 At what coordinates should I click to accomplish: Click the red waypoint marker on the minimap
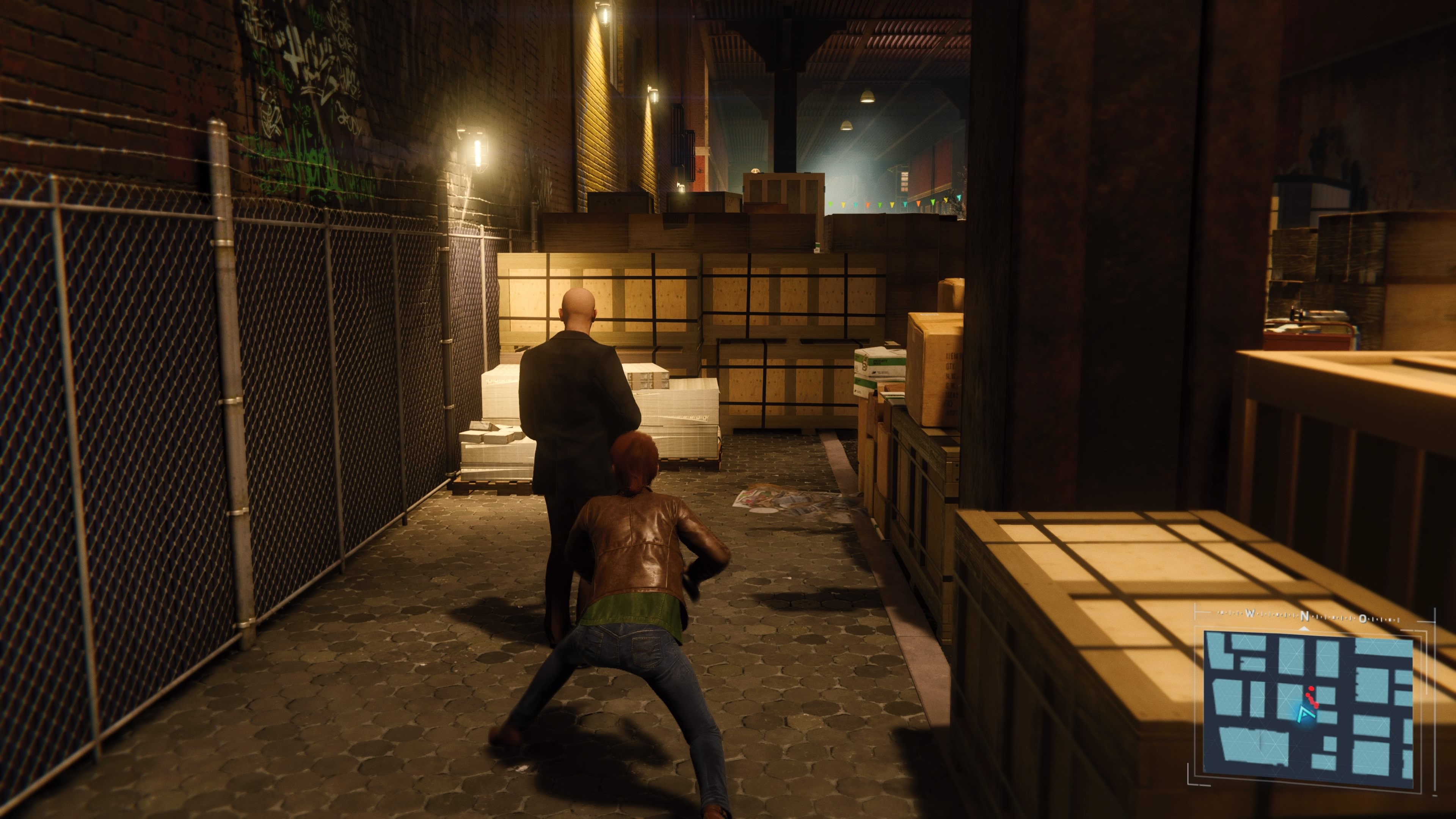pos(1311,689)
